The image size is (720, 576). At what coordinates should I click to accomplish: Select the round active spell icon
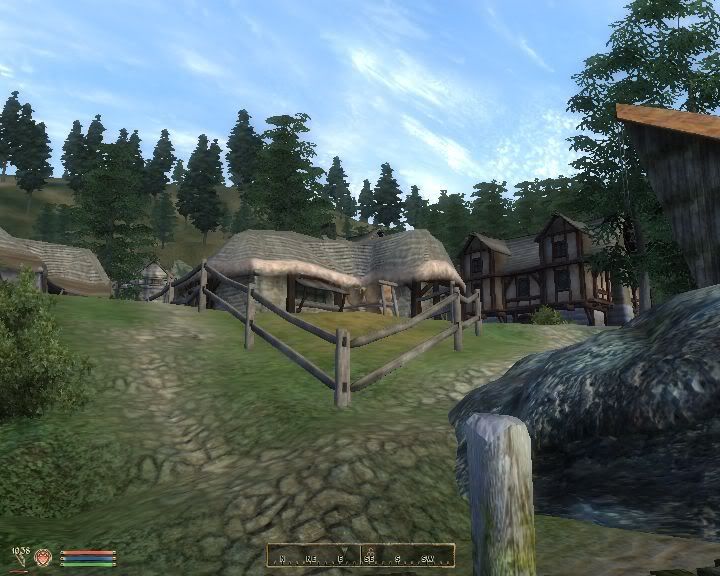coord(44,557)
